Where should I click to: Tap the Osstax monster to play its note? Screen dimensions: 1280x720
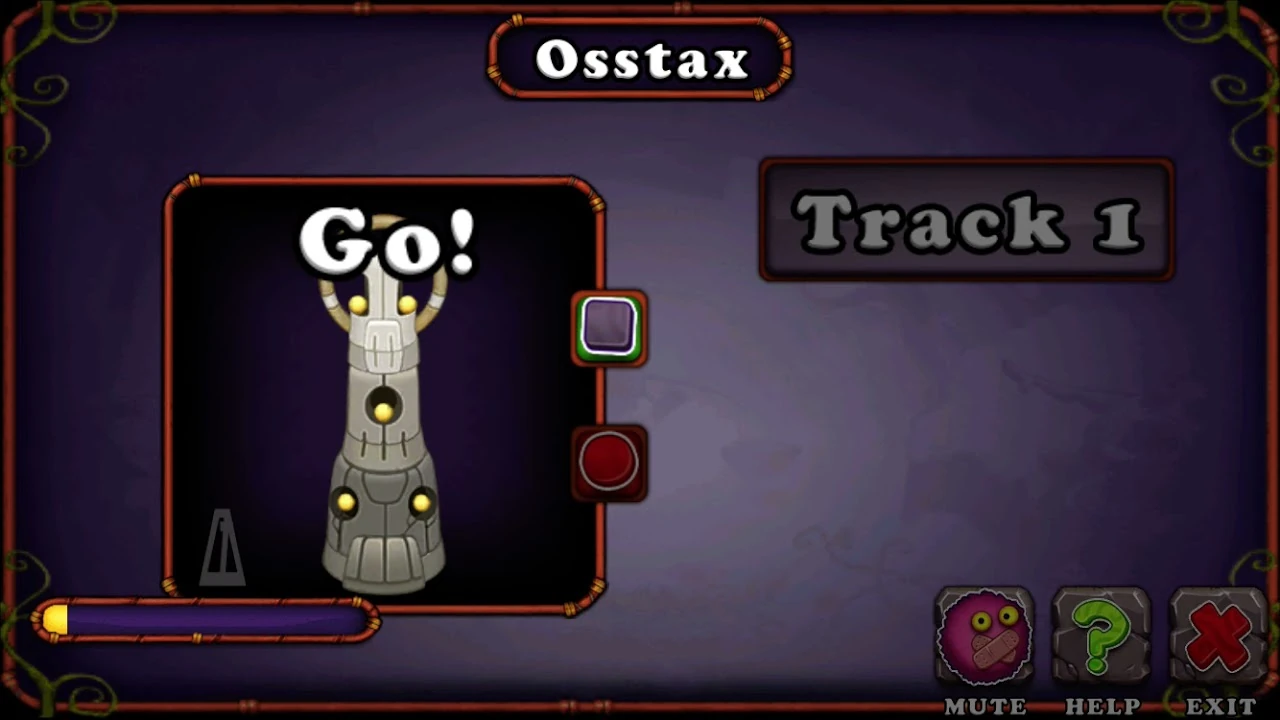pos(385,420)
